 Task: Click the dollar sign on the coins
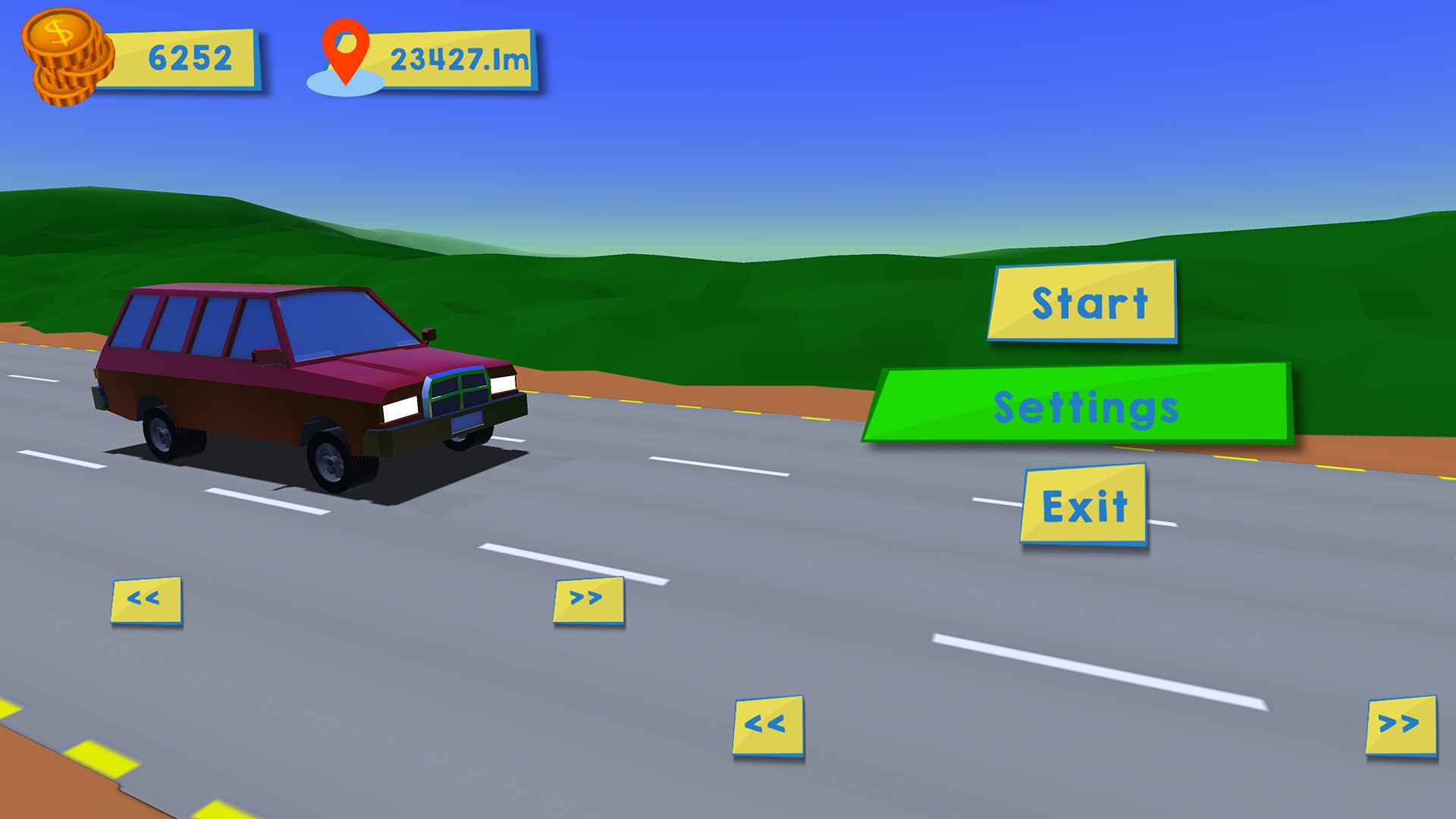(59, 32)
